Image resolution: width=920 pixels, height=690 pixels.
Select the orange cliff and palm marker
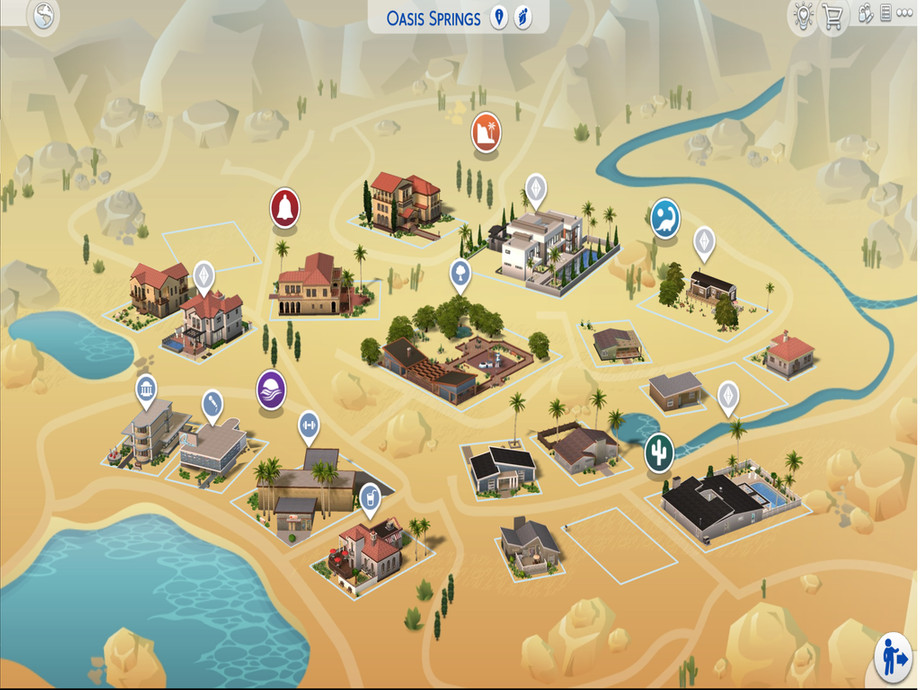pyautogui.click(x=486, y=131)
